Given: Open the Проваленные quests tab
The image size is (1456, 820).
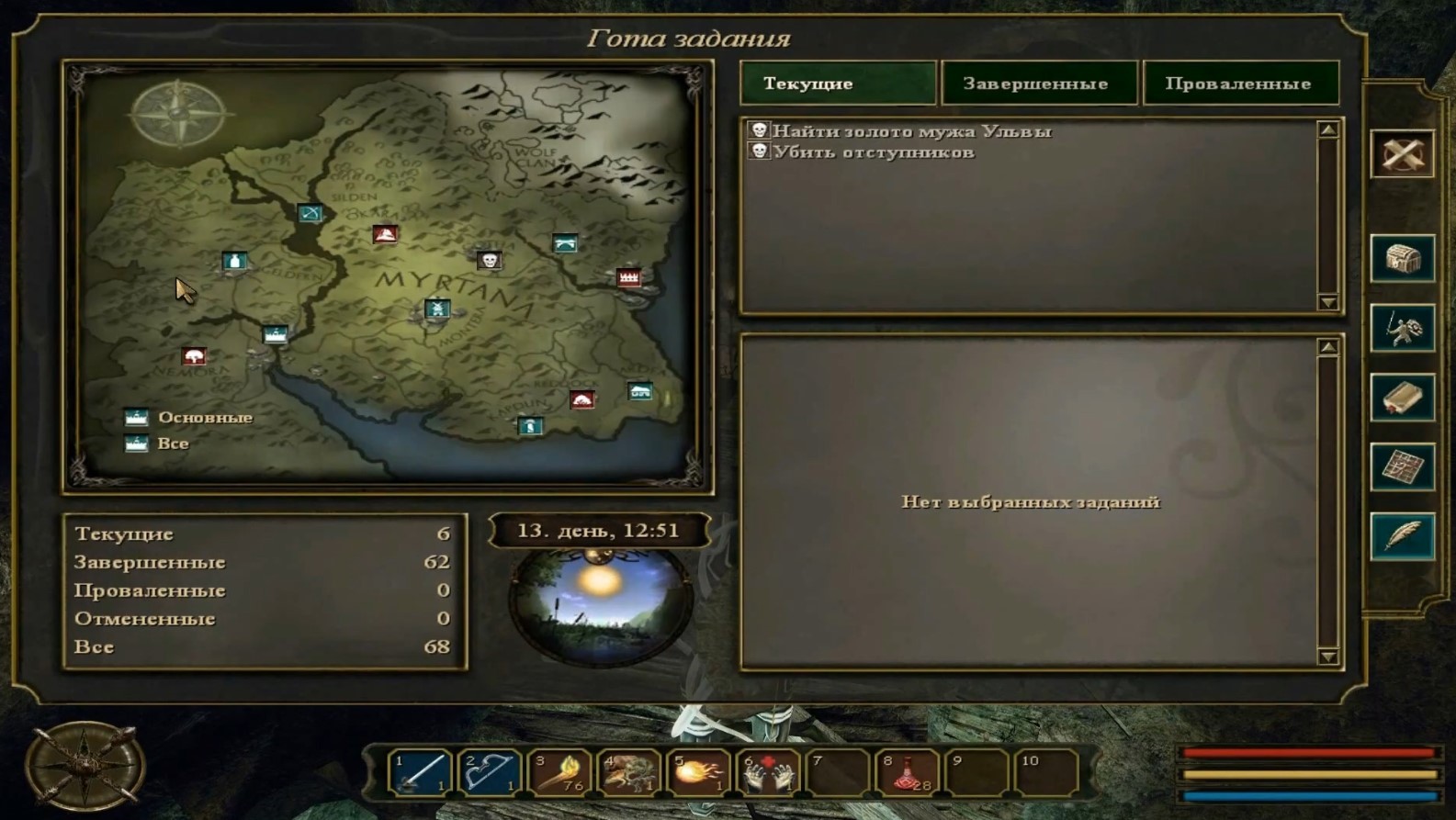Looking at the screenshot, I should 1240,84.
